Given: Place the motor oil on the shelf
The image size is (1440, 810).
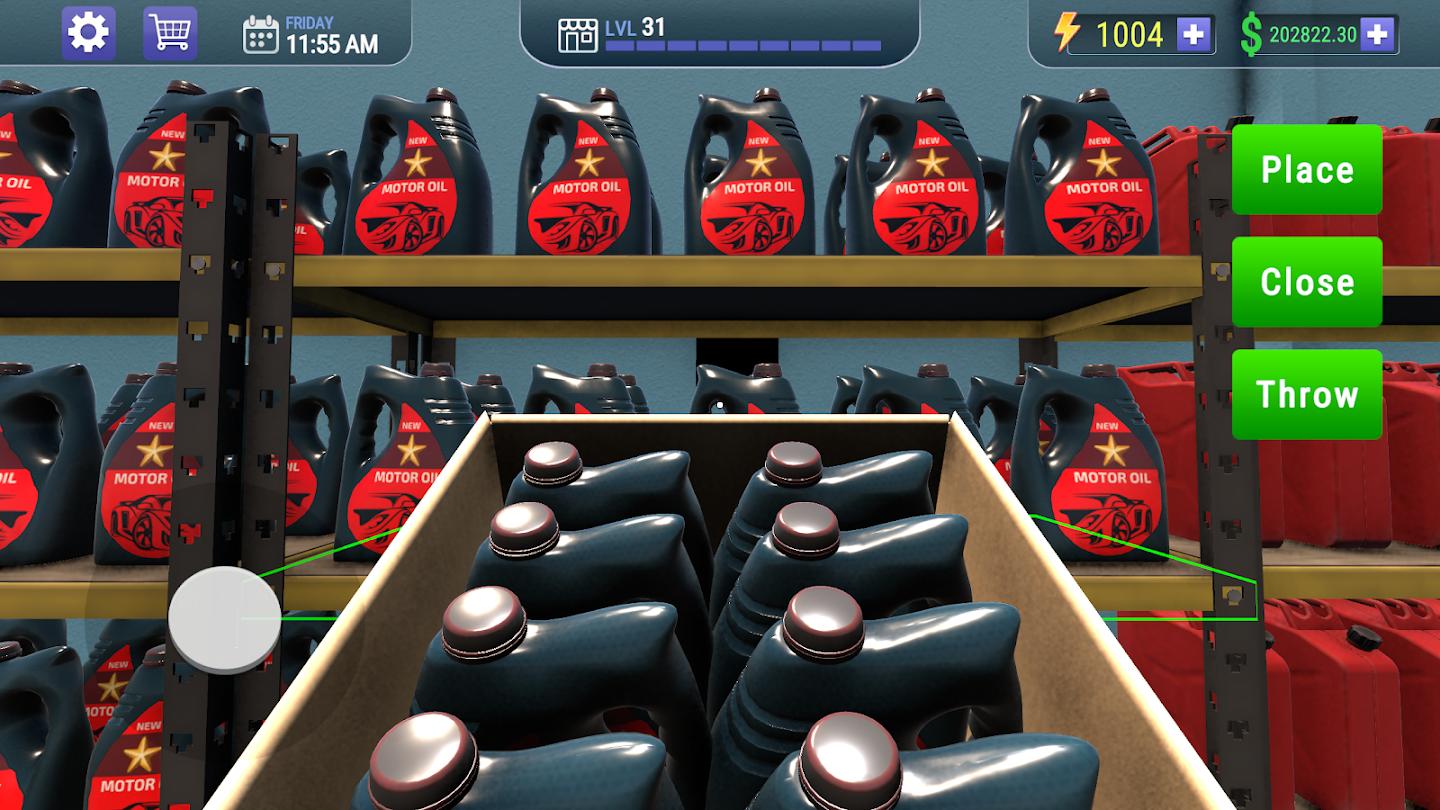Looking at the screenshot, I should coord(1306,169).
